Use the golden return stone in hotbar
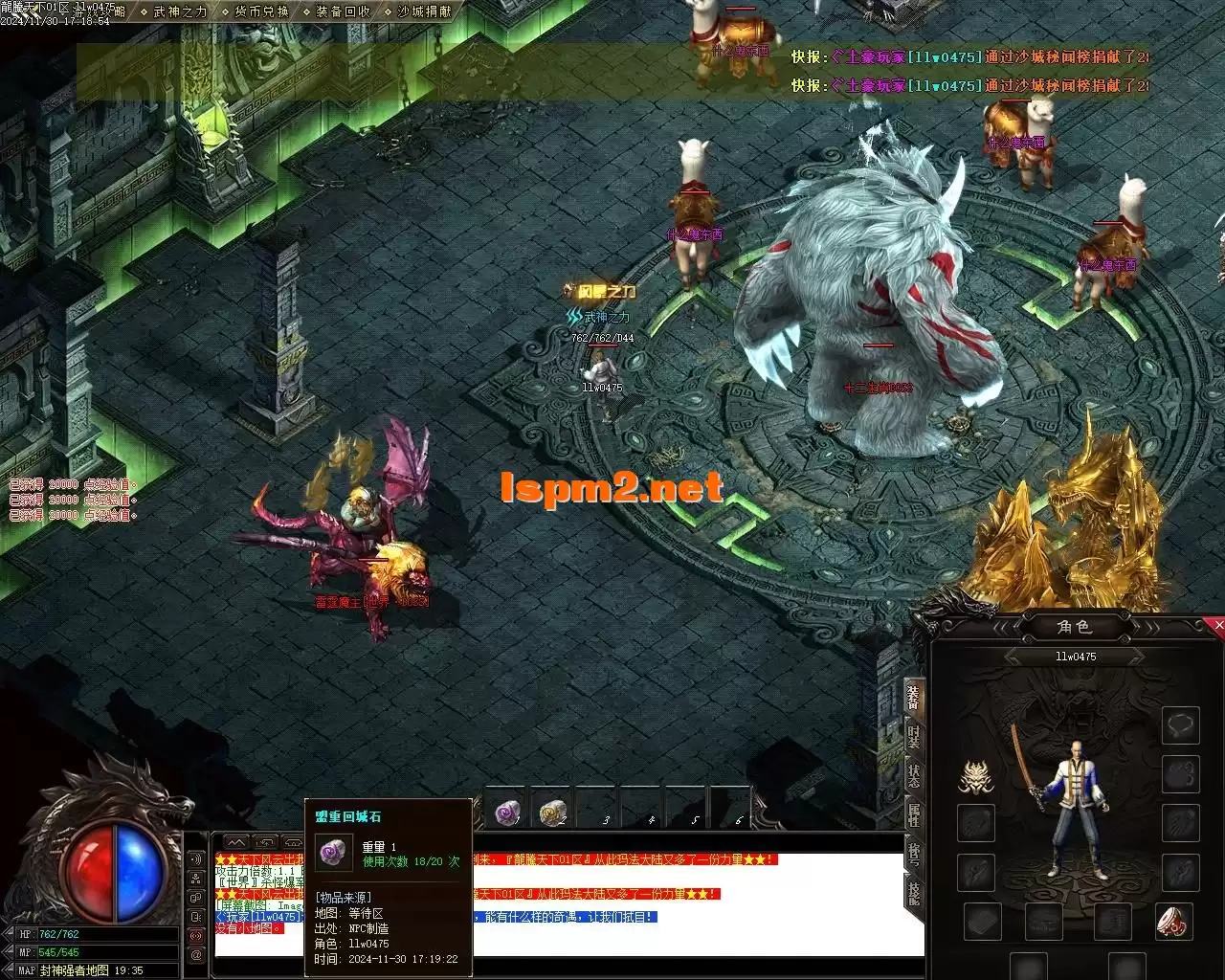1225x980 pixels. [552, 813]
